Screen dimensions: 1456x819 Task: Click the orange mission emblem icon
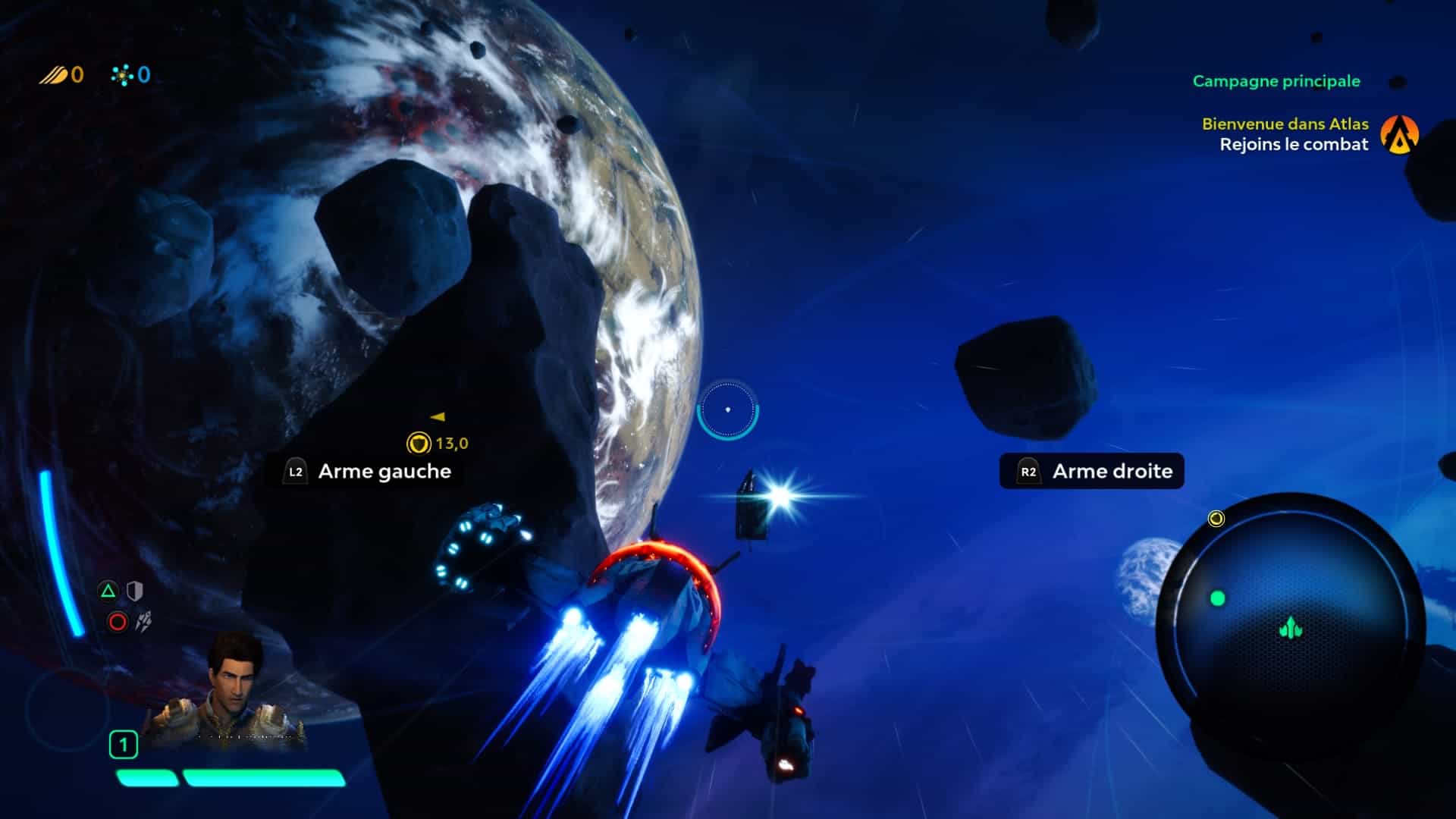point(1399,134)
